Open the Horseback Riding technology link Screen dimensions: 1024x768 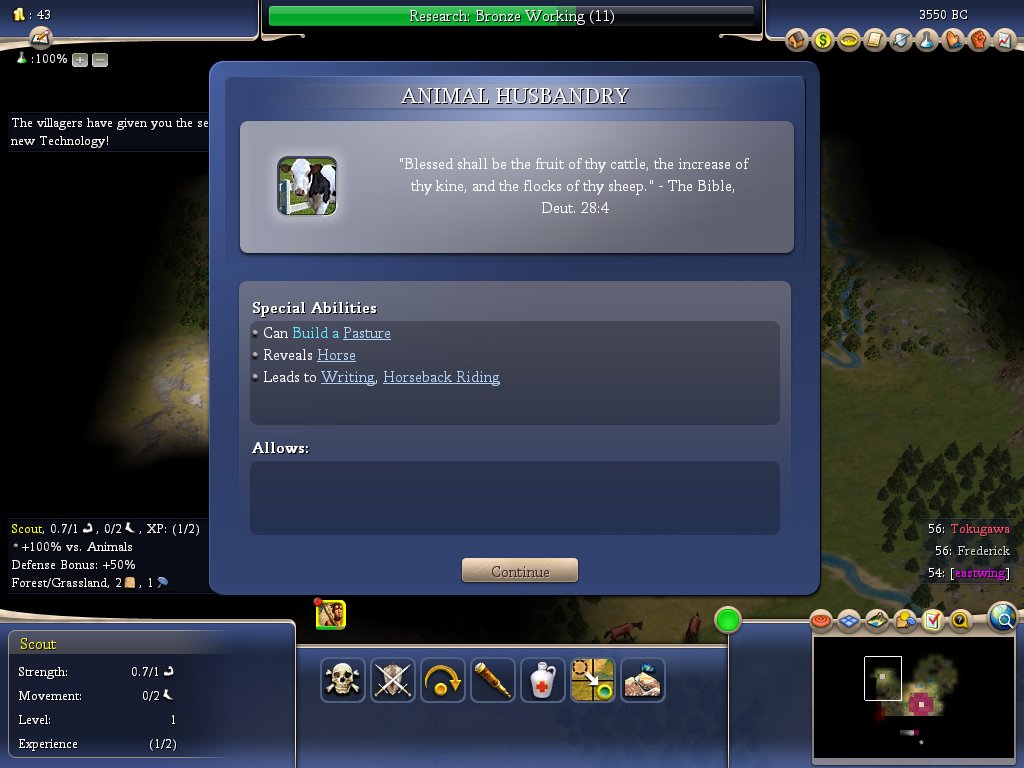(441, 377)
